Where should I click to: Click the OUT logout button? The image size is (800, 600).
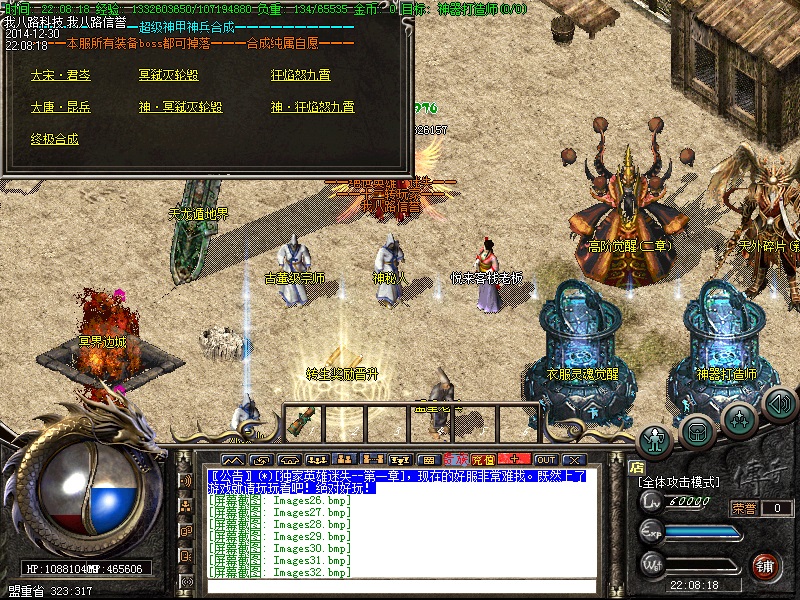[545, 459]
